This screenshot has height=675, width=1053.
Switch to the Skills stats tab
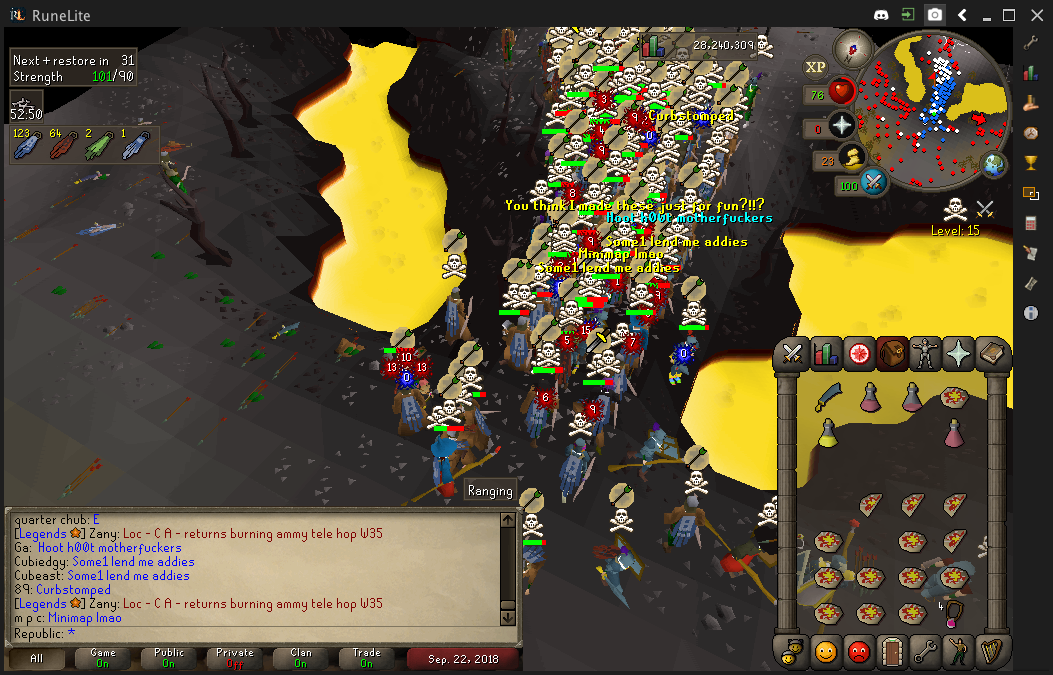click(826, 353)
